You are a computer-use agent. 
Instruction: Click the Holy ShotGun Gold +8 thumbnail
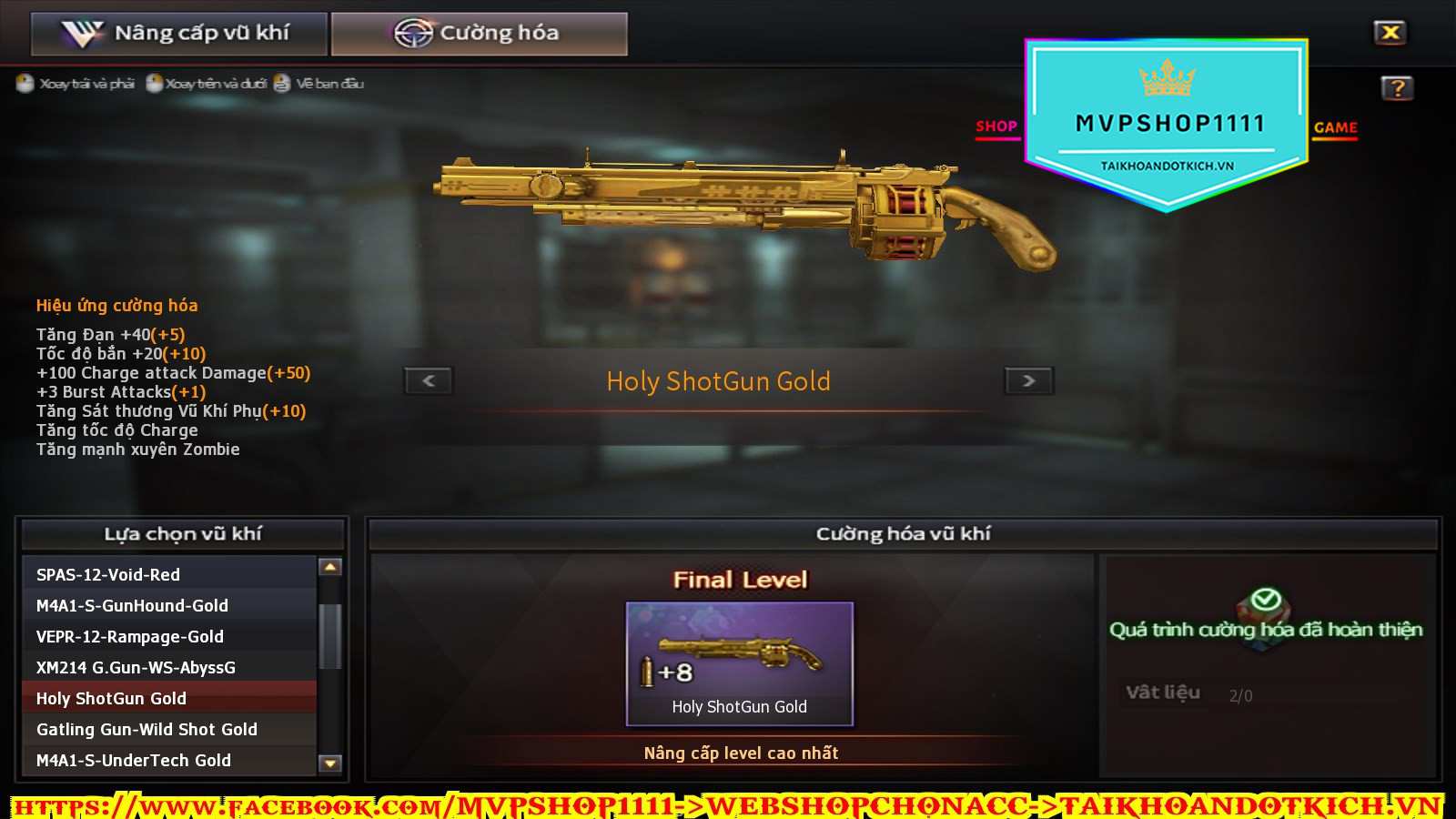point(739,663)
